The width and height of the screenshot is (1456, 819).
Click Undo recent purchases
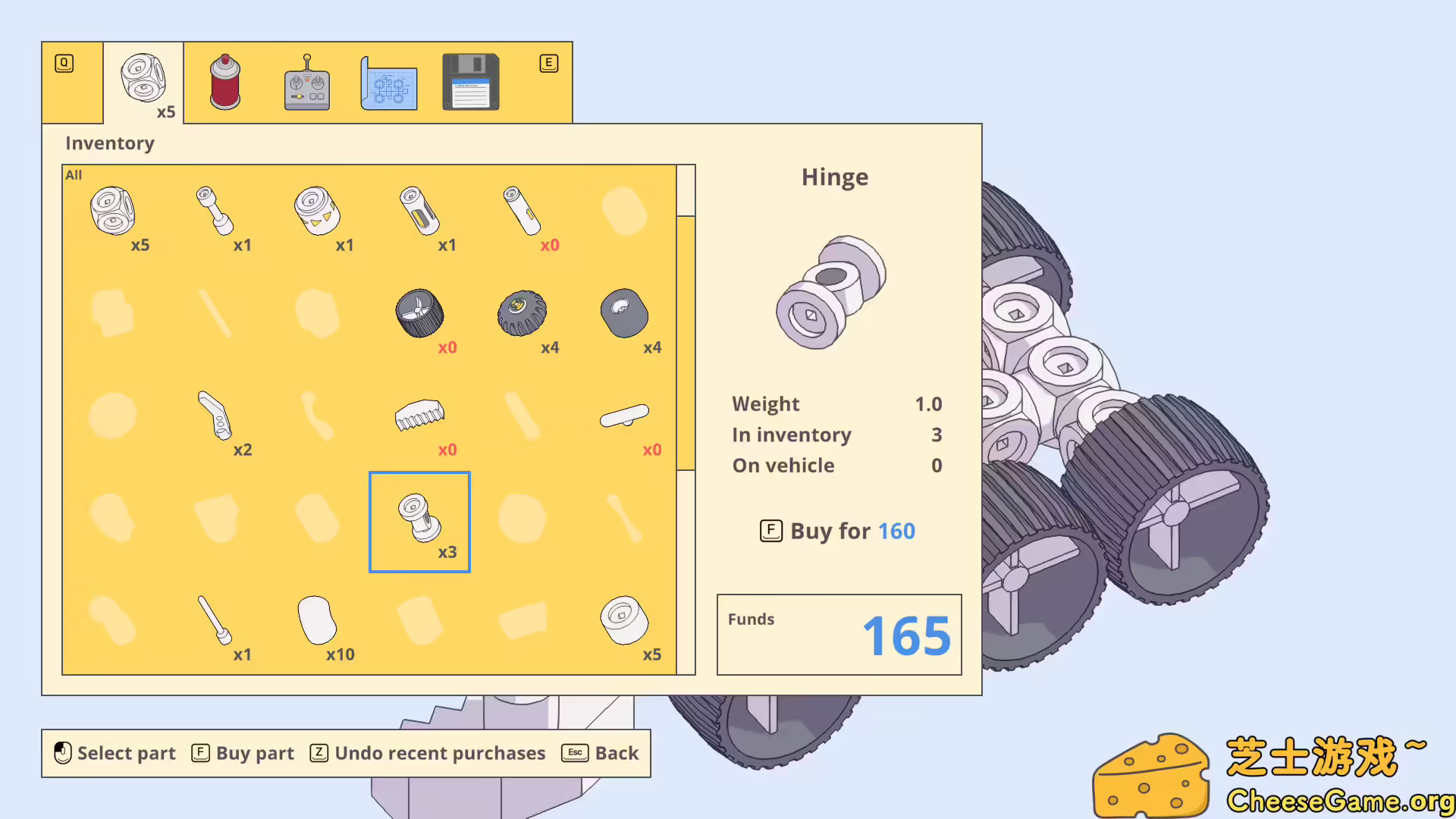click(x=428, y=753)
